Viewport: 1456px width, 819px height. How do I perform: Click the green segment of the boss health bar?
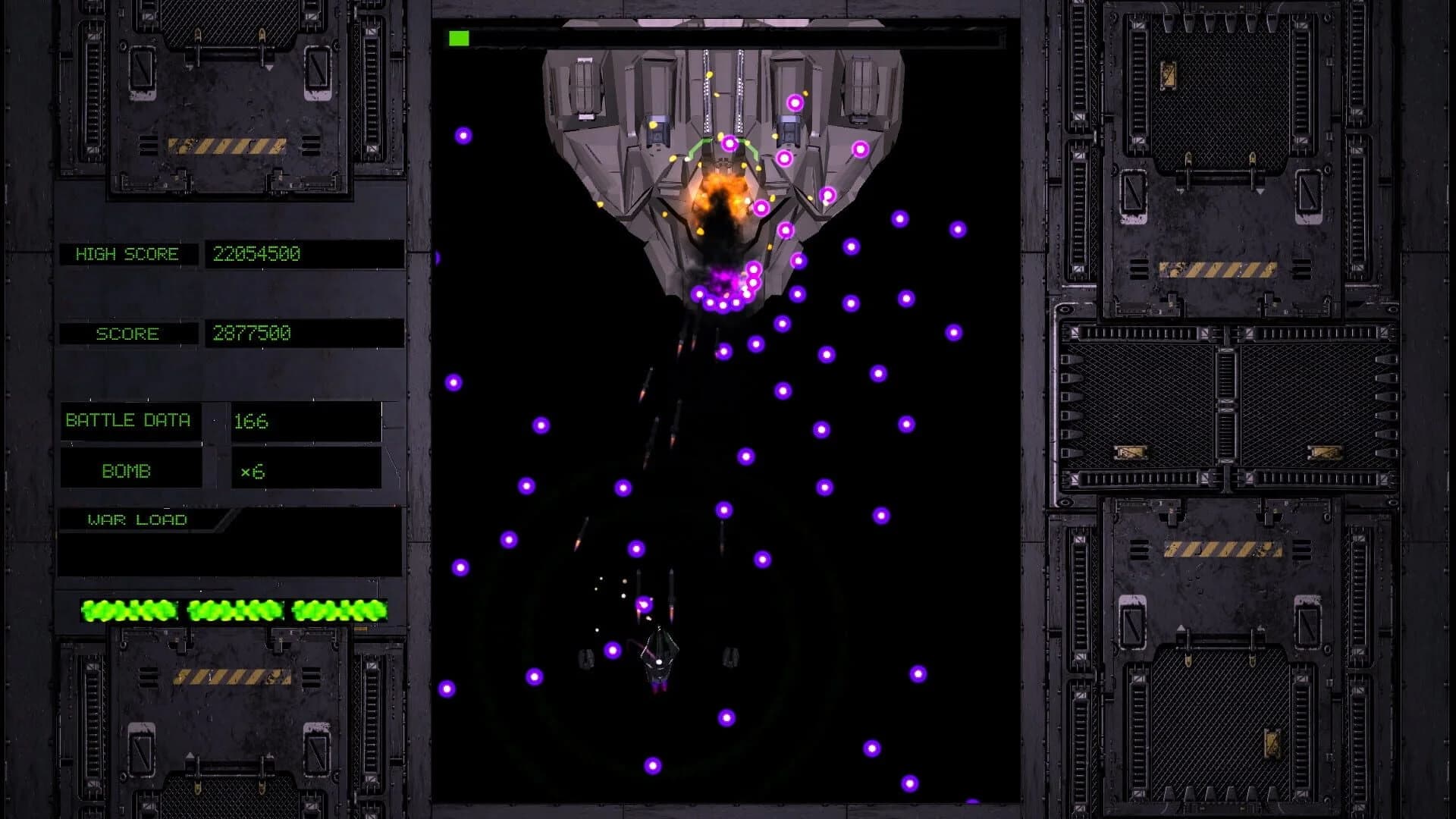click(x=458, y=35)
